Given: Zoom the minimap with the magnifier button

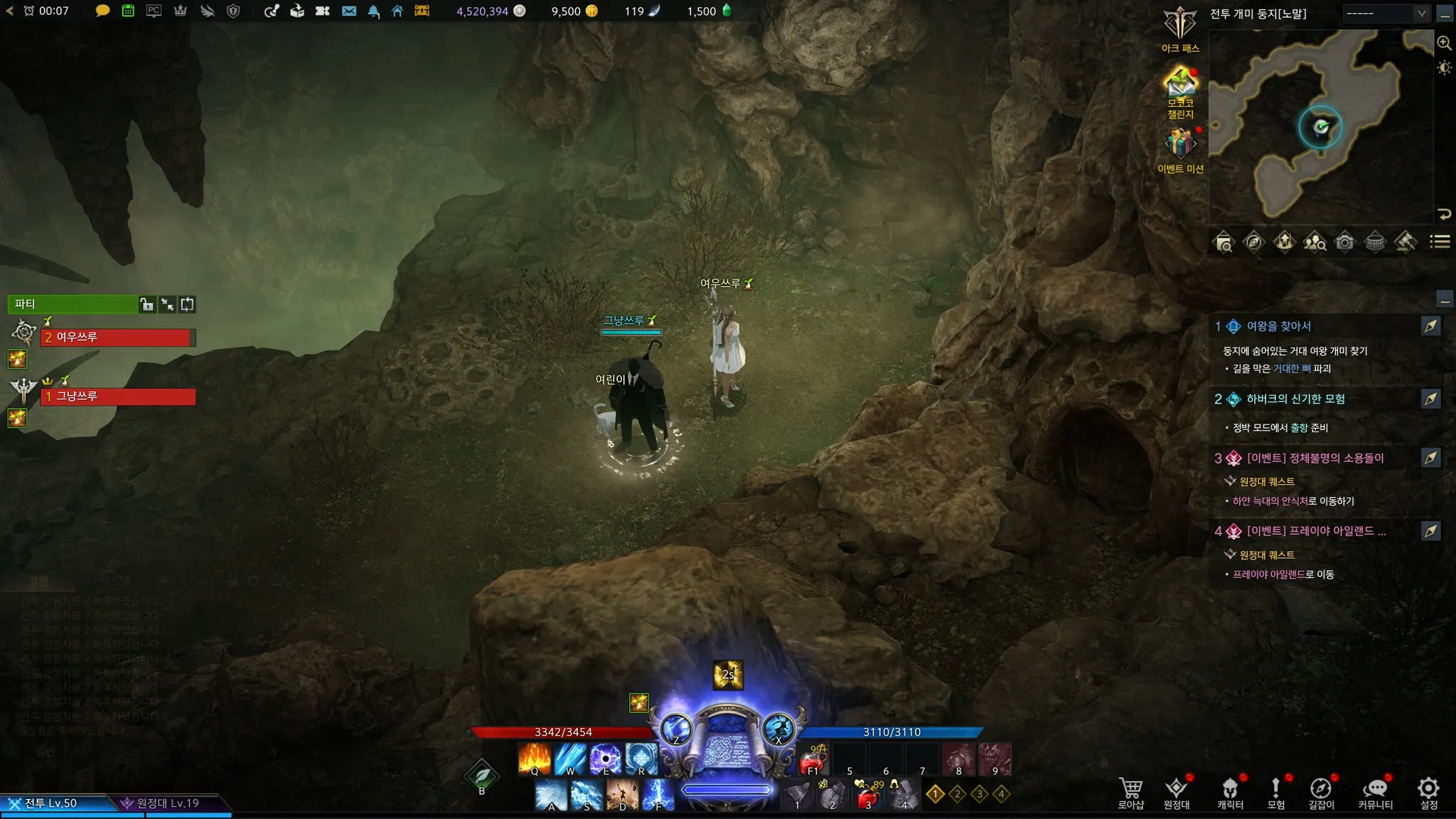Looking at the screenshot, I should point(1444,43).
